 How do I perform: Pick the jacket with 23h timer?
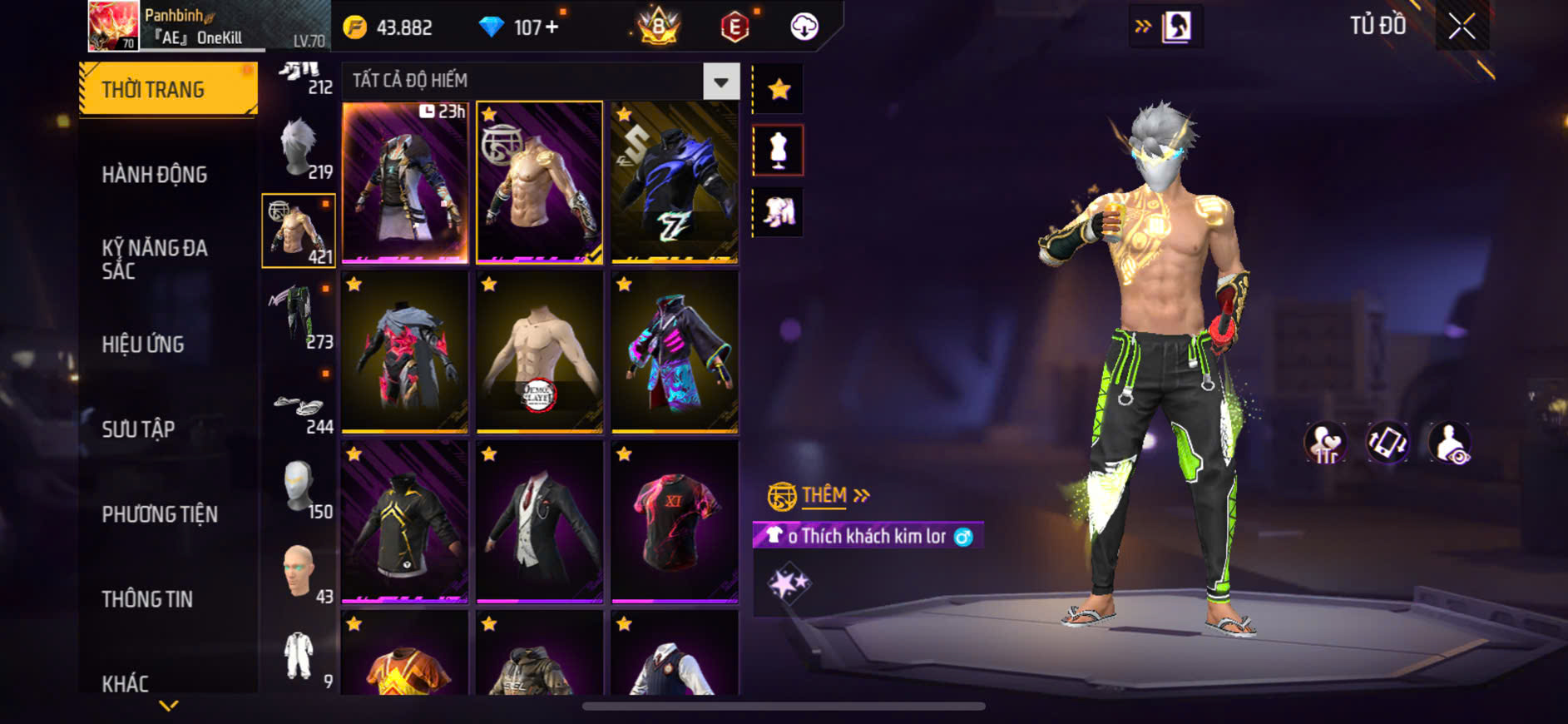pos(405,182)
